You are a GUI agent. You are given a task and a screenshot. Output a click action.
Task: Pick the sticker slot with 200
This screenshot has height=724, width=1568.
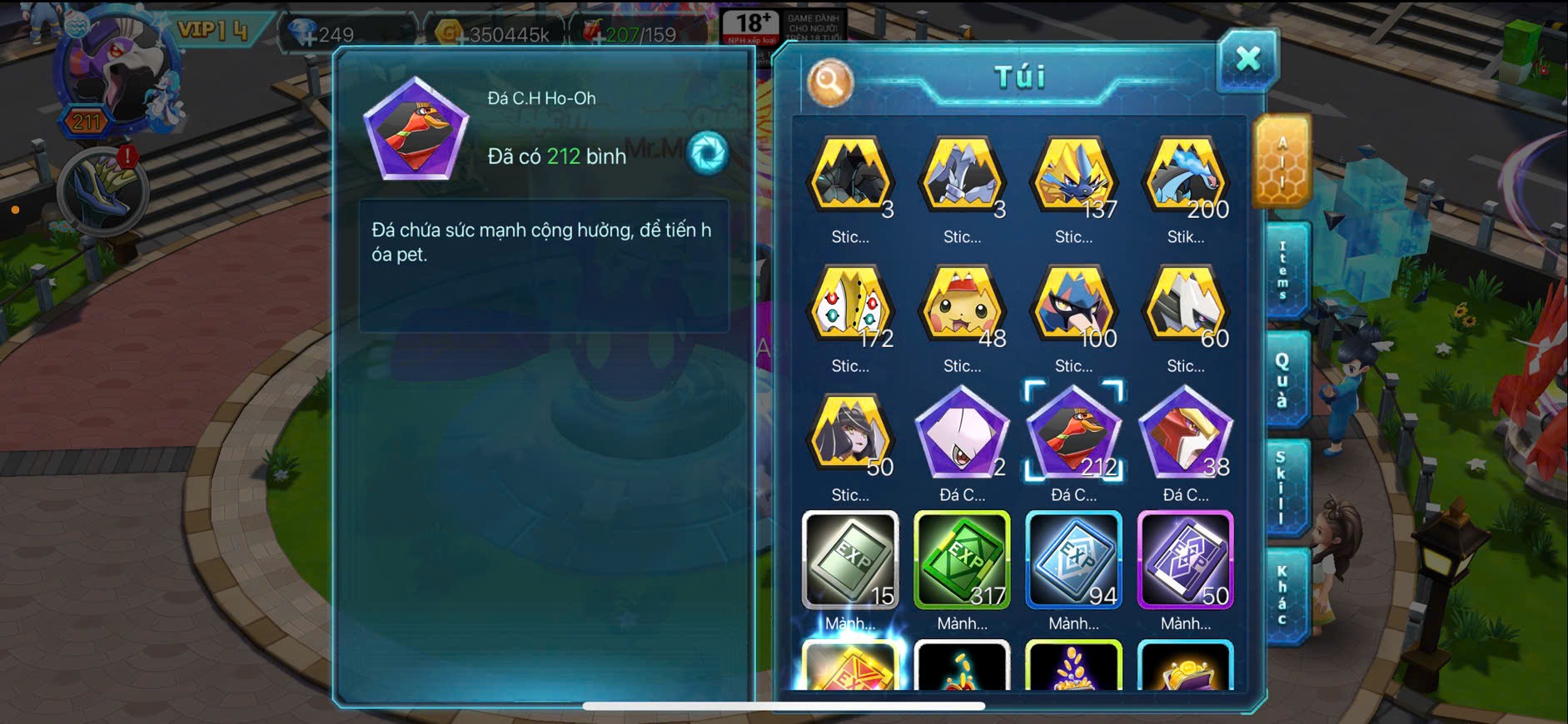pos(1185,177)
